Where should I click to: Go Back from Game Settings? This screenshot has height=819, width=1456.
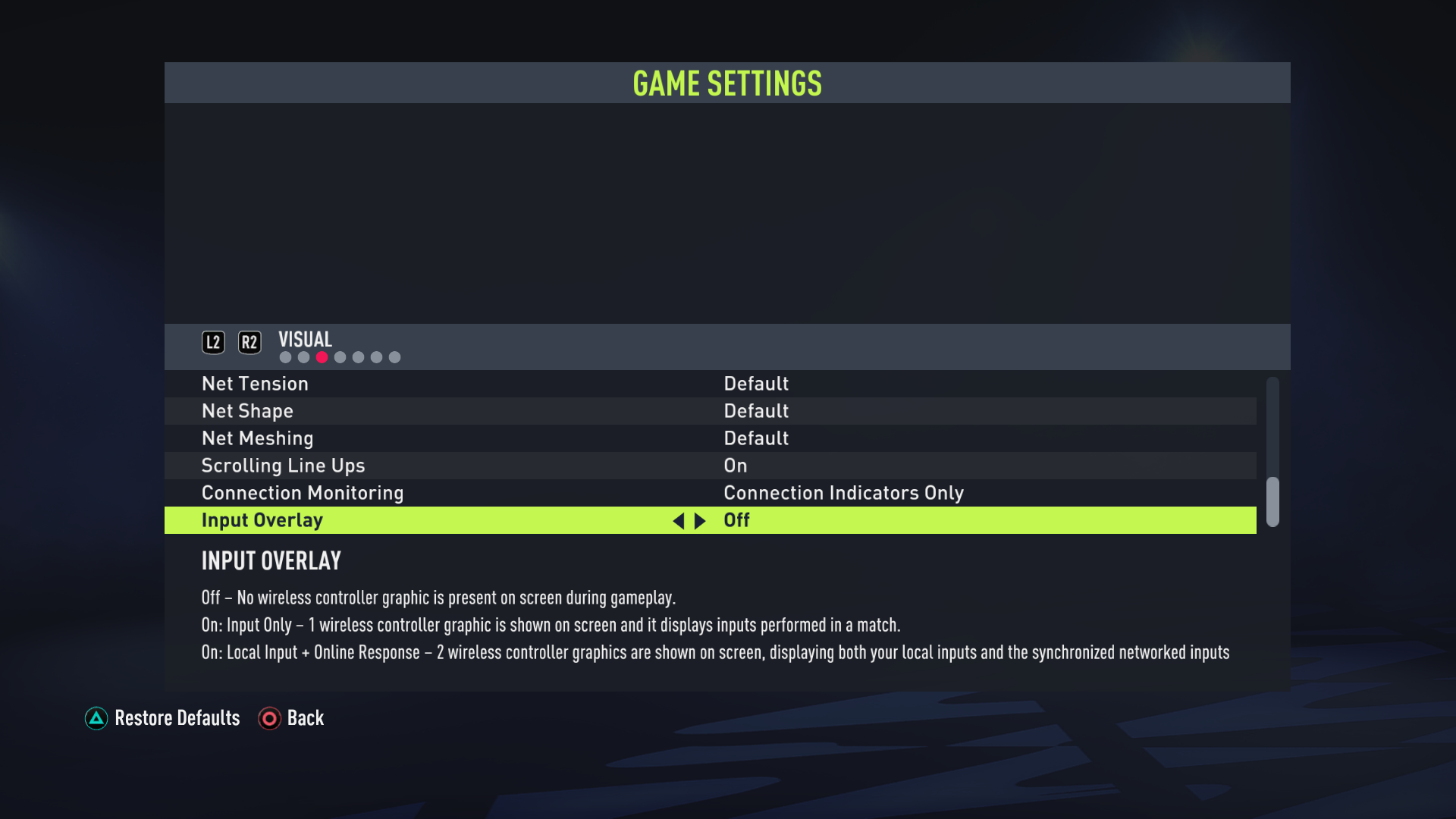coord(291,718)
